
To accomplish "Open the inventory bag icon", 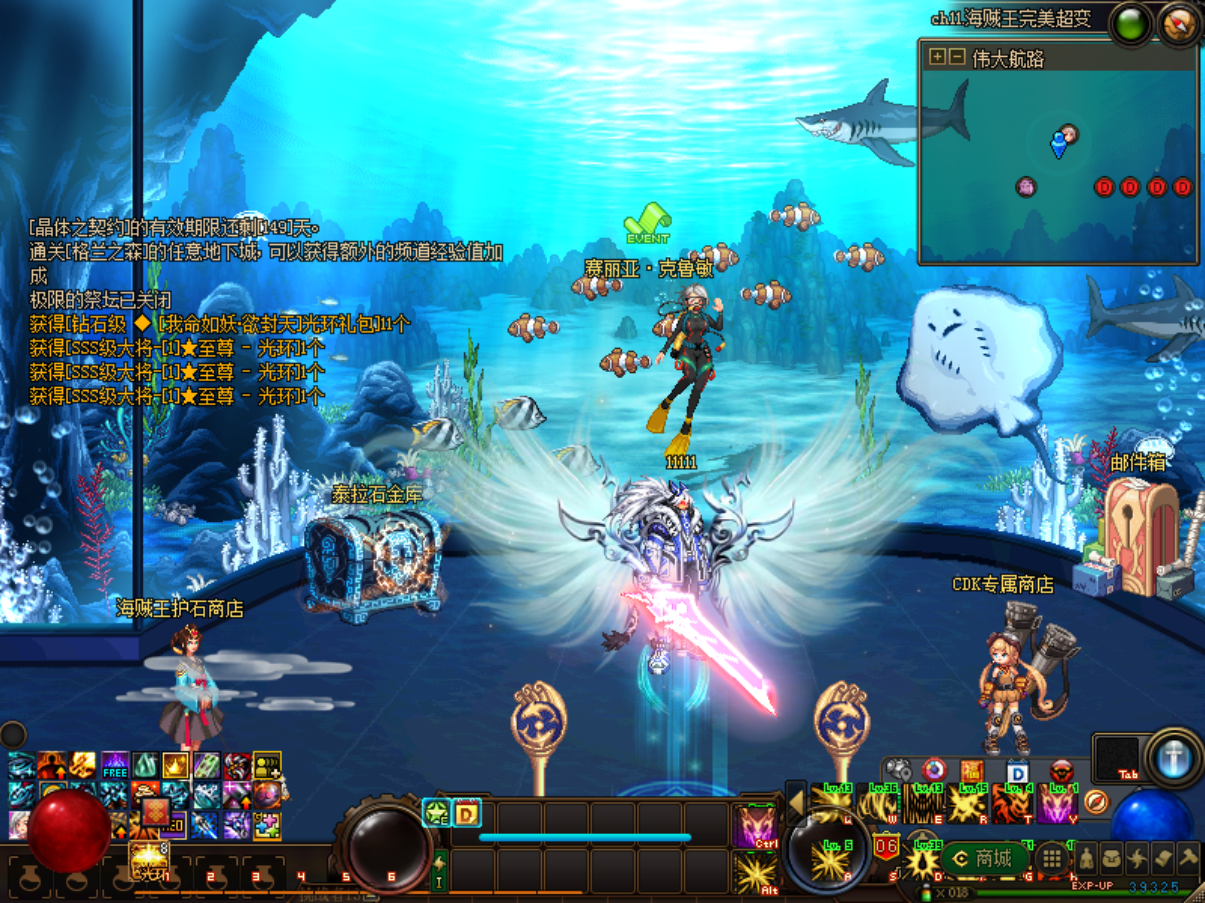I will click(1112, 859).
